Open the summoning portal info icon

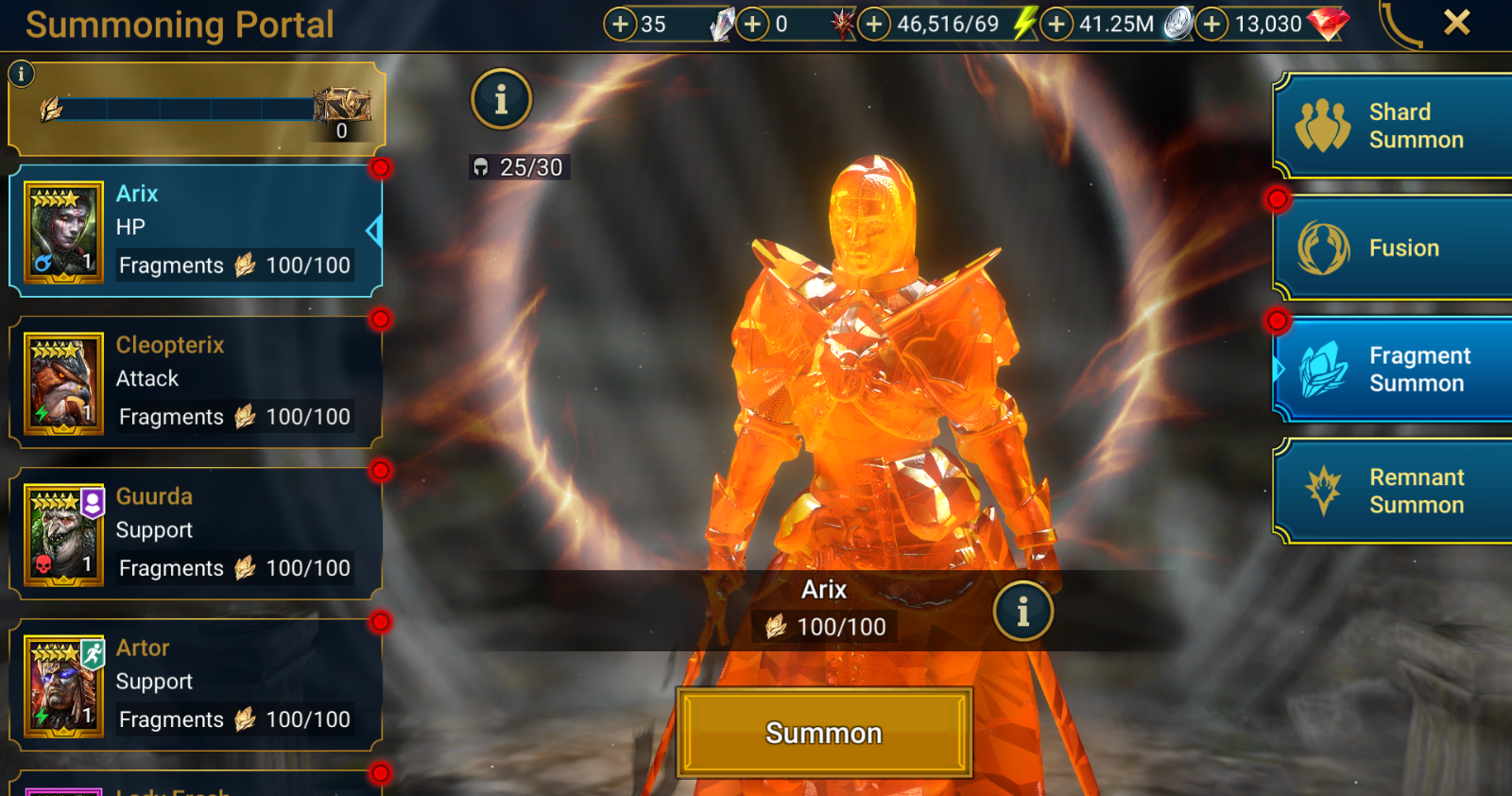pyautogui.click(x=502, y=100)
